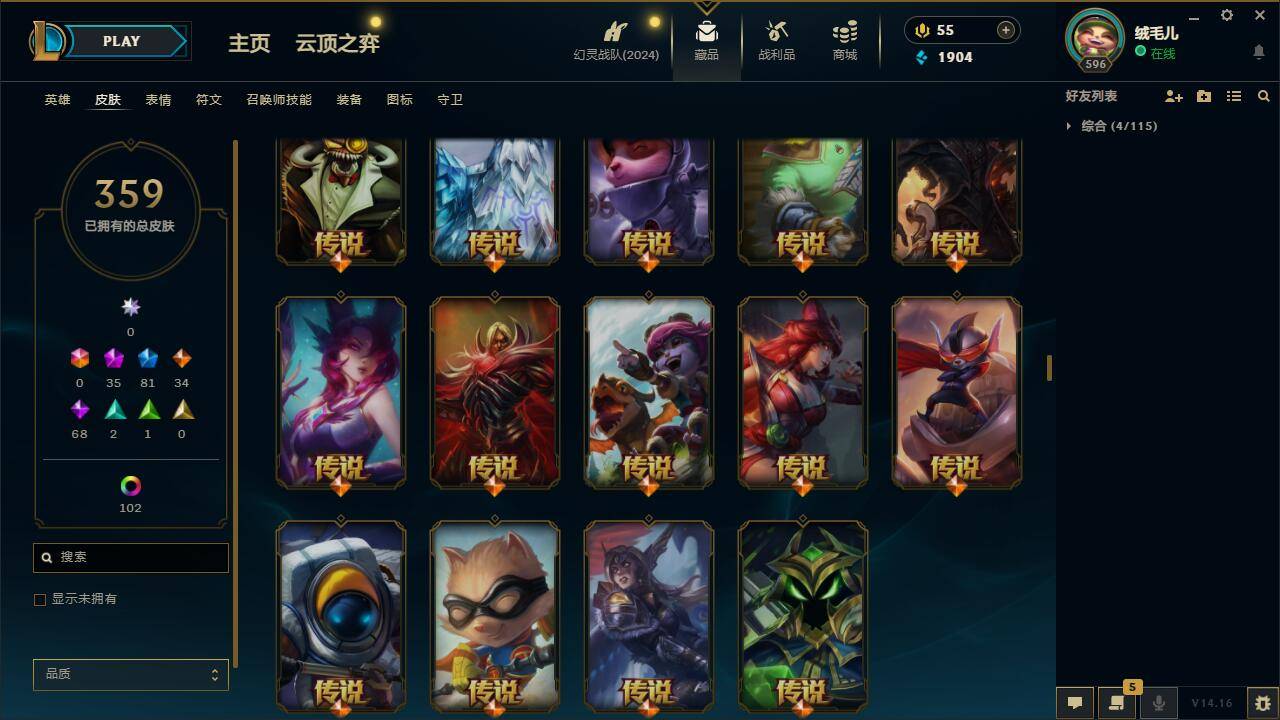
Task: Enable the 显示未拥有 checkbox
Action: click(40, 599)
